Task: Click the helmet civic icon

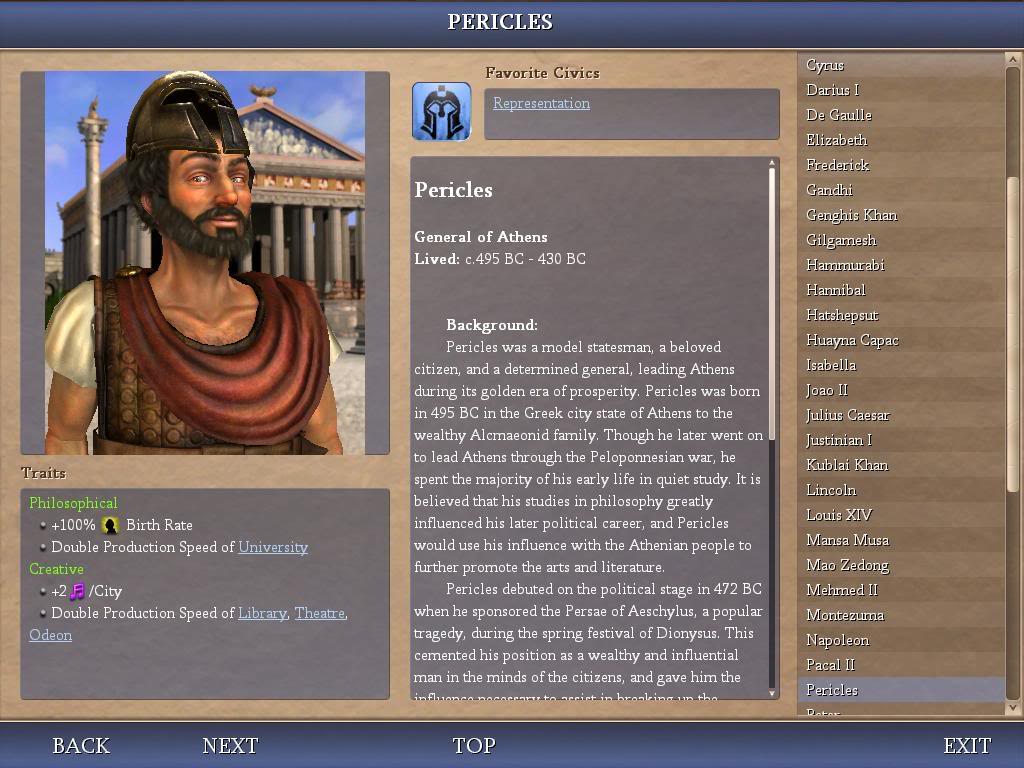Action: (441, 112)
